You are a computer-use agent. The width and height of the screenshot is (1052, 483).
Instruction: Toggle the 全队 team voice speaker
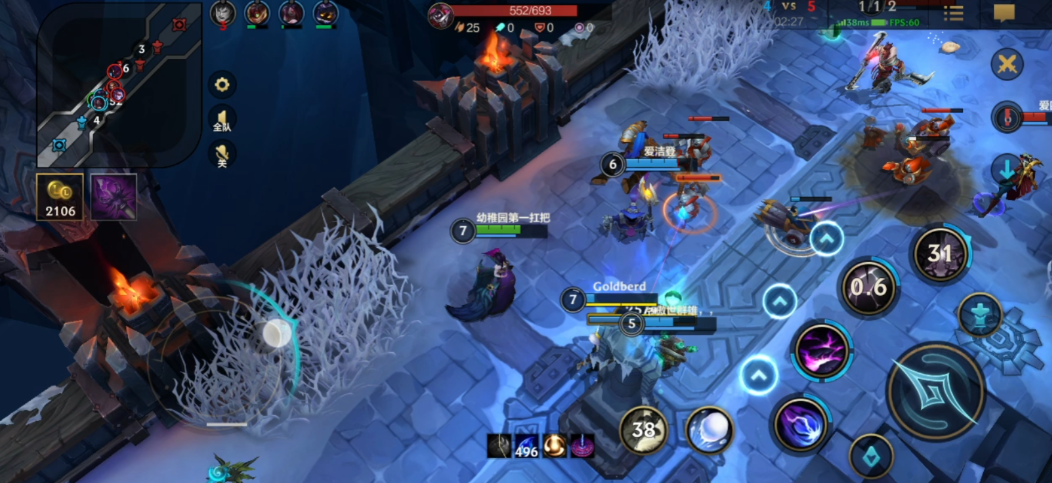[x=222, y=120]
